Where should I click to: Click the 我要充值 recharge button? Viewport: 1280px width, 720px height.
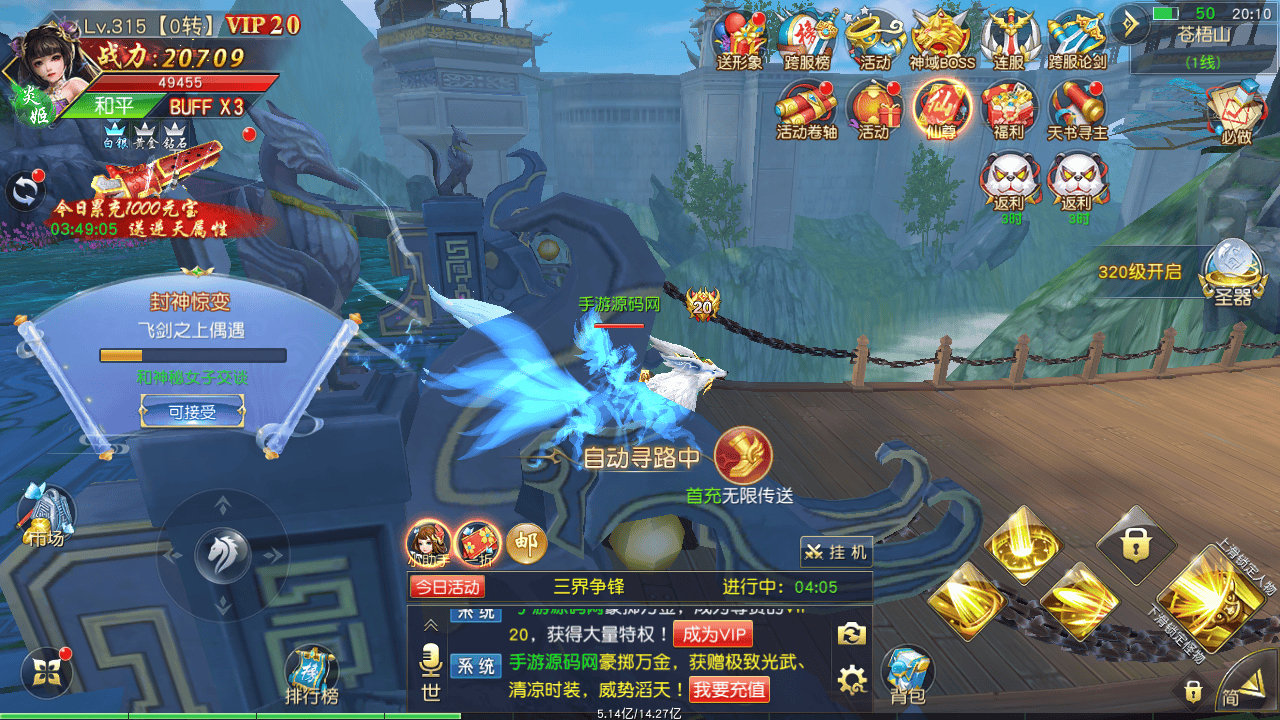click(x=729, y=689)
